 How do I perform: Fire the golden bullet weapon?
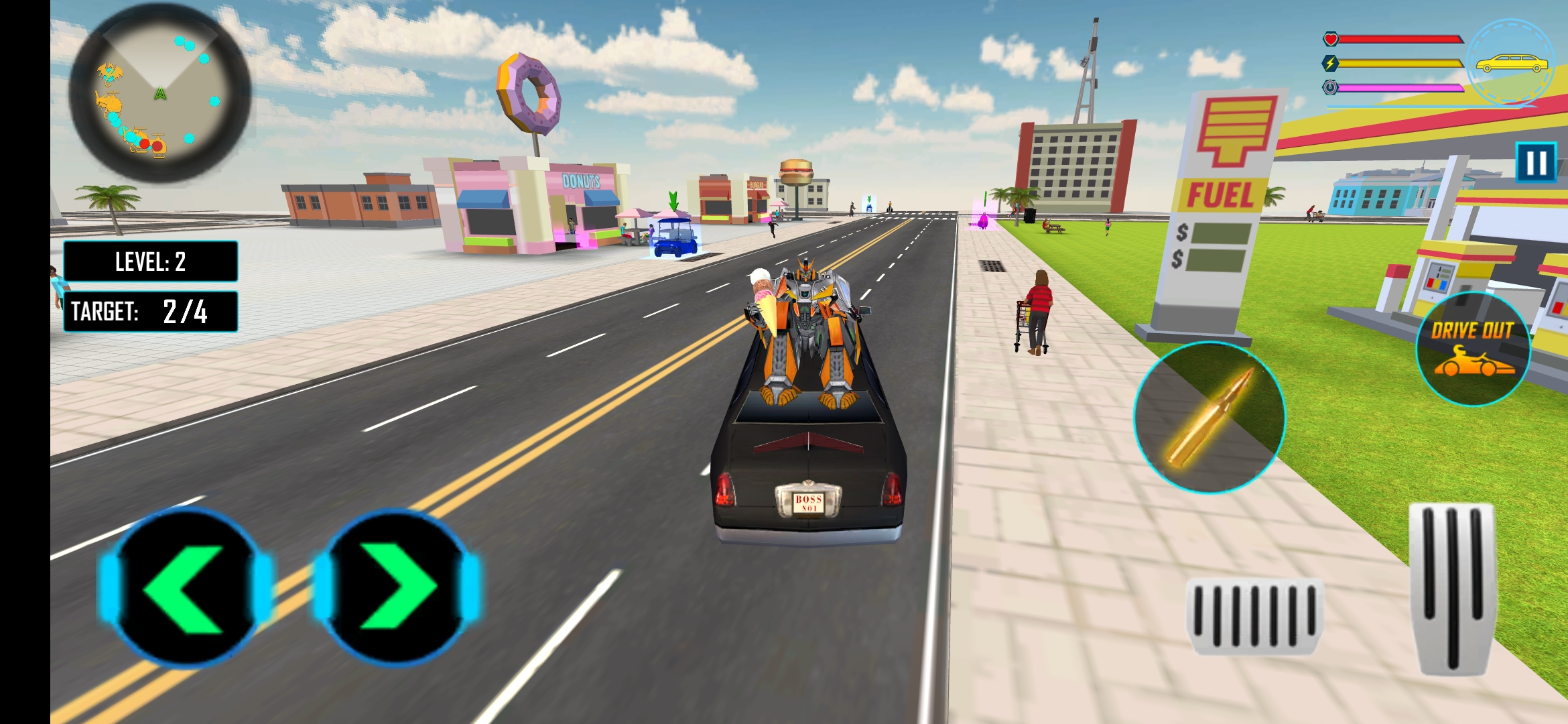click(1209, 418)
